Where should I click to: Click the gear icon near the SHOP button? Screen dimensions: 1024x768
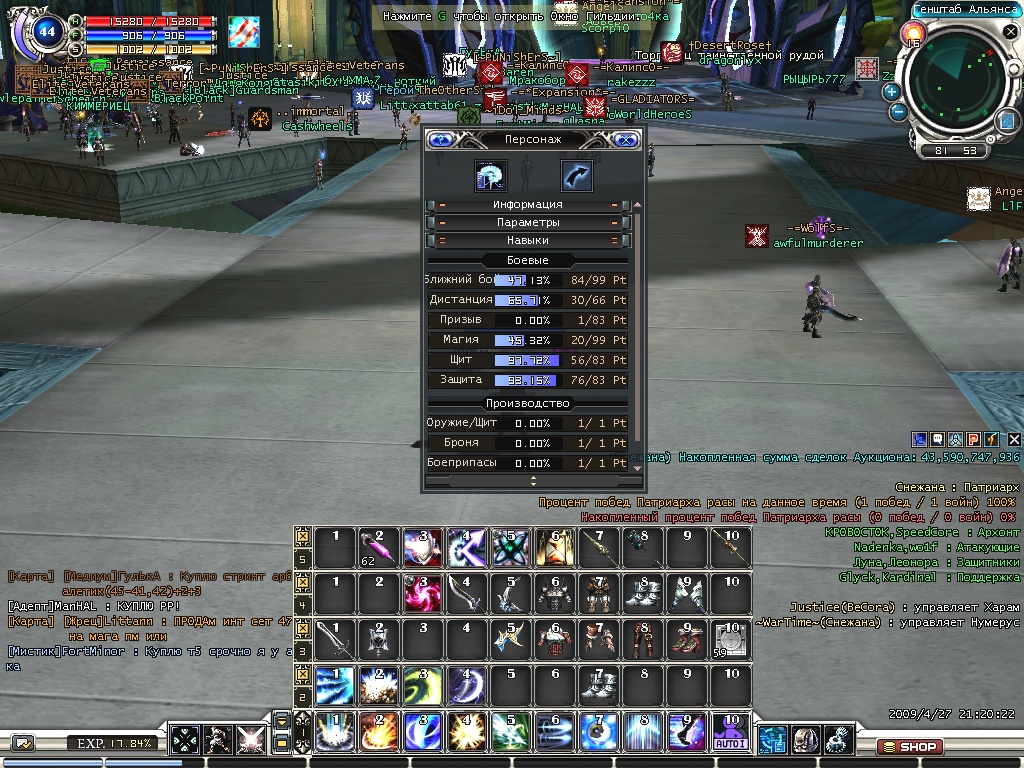click(840, 740)
